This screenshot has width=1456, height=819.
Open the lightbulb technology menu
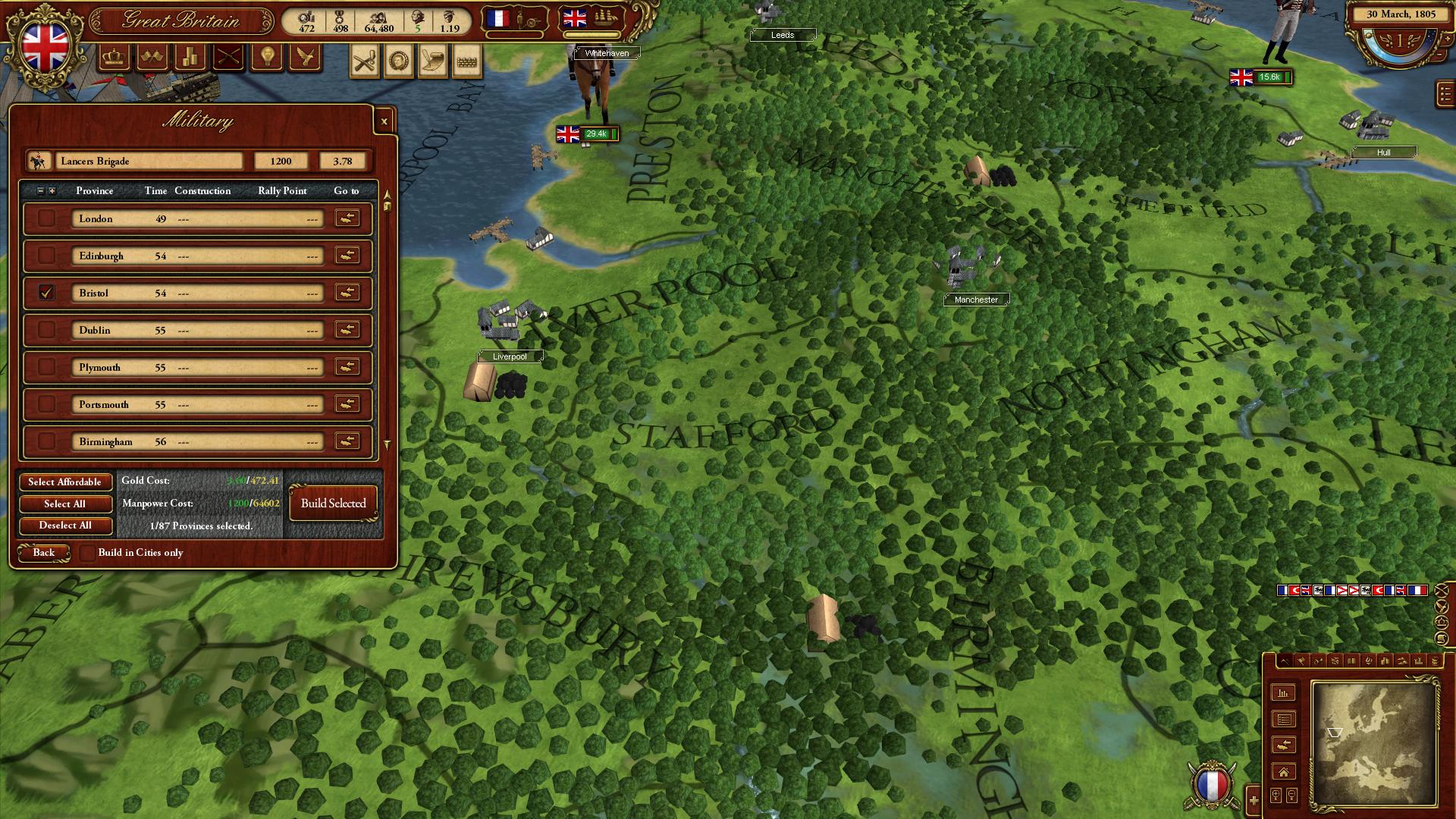267,57
